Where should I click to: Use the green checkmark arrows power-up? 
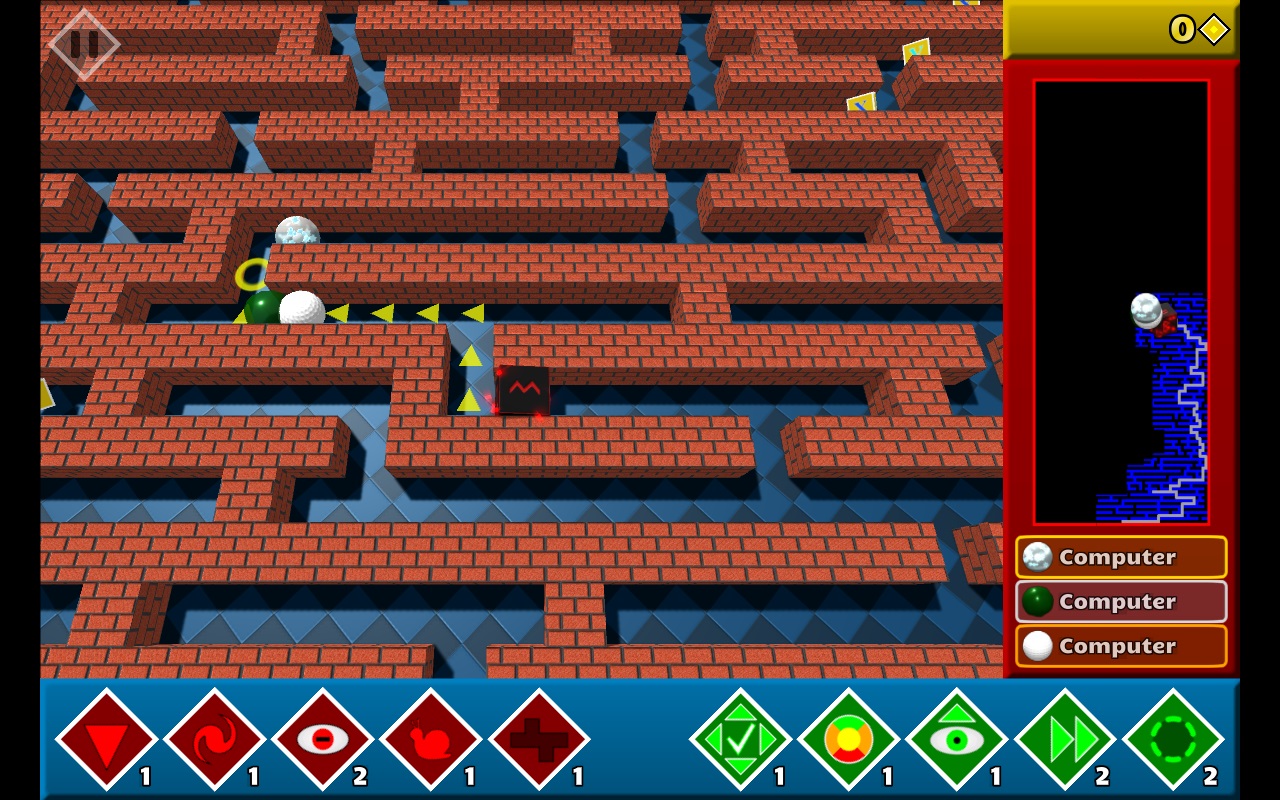(740, 739)
